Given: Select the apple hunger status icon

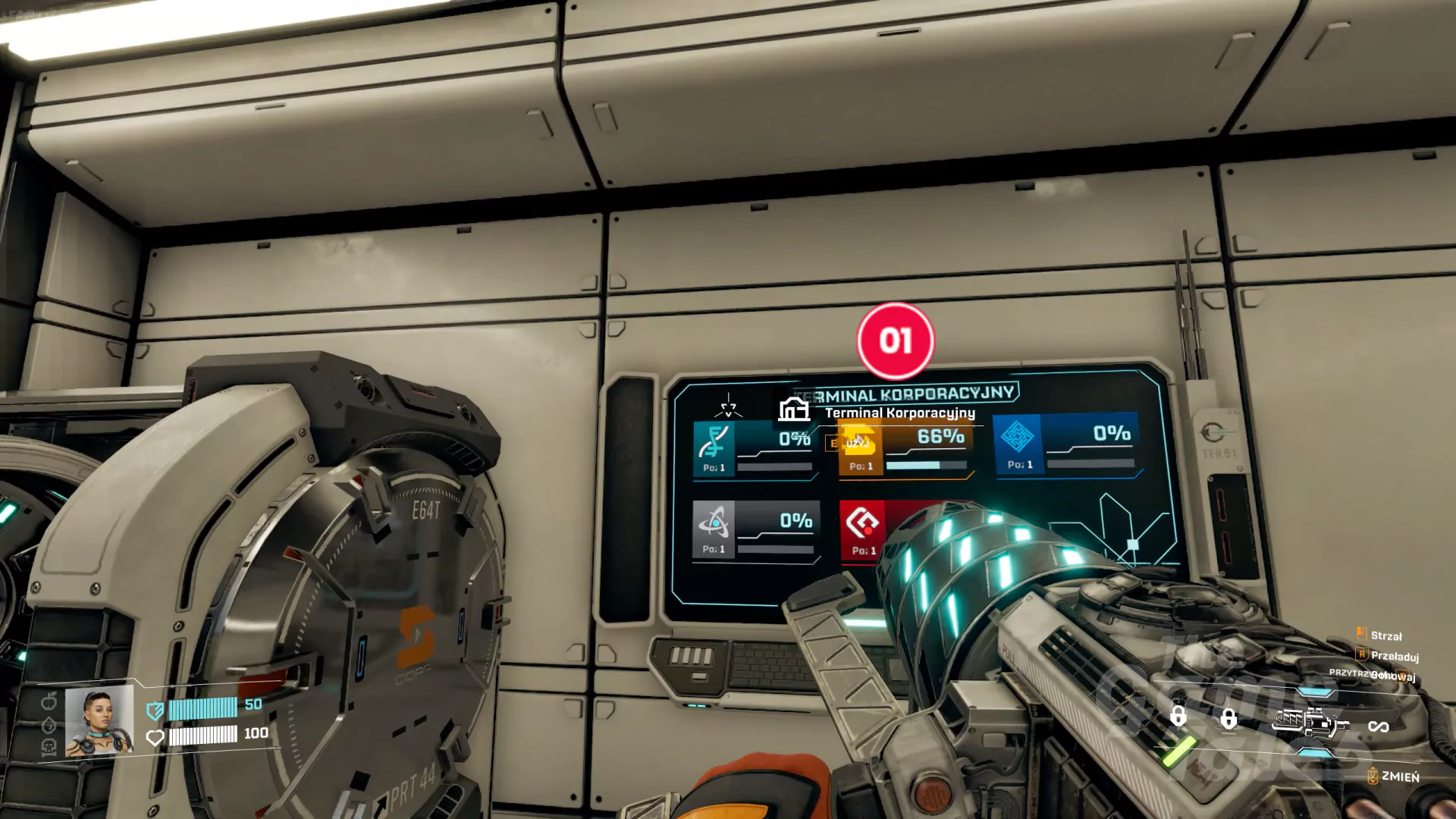Looking at the screenshot, I should [49, 700].
